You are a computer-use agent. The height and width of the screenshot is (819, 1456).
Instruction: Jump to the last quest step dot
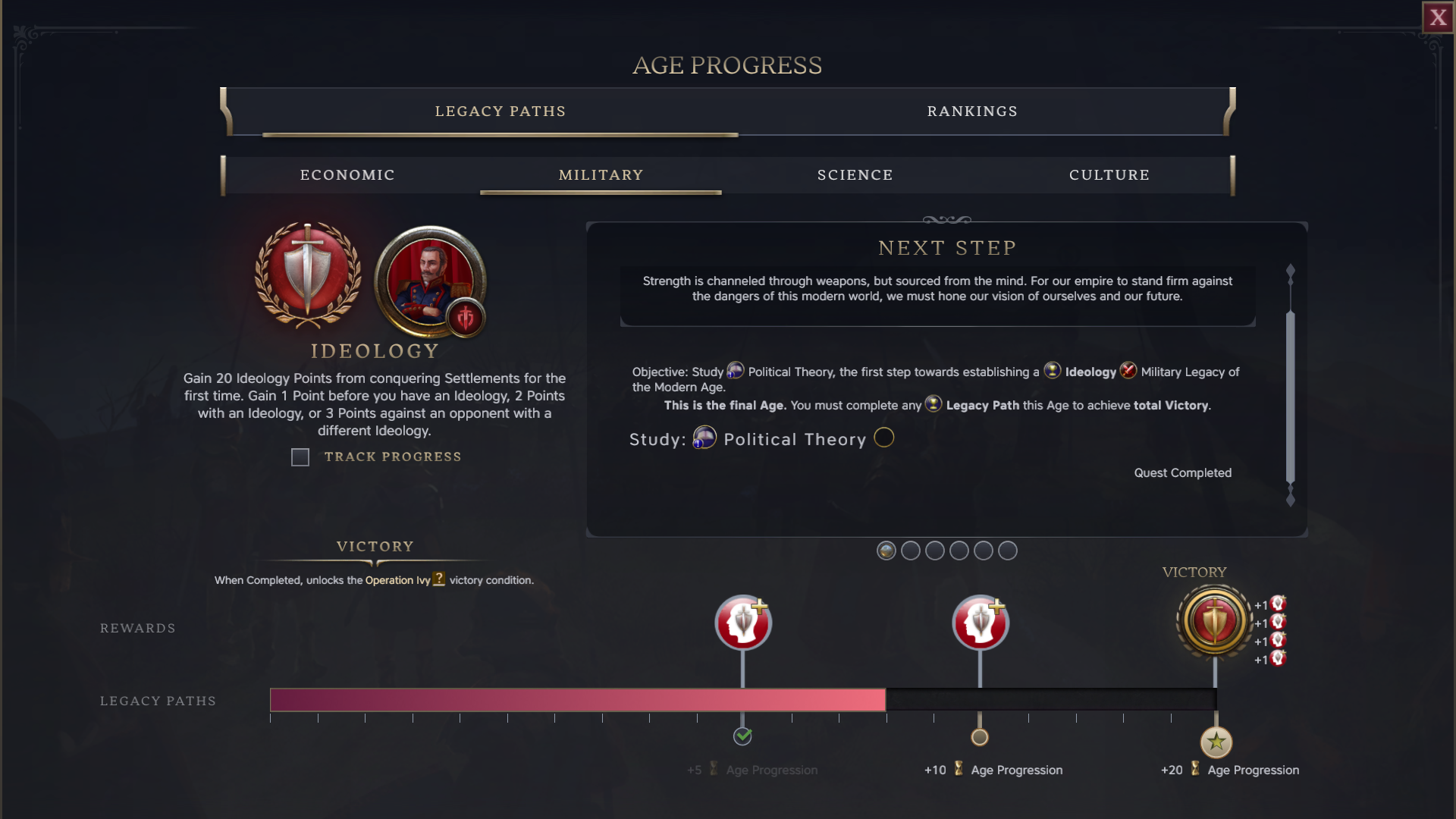(x=1007, y=551)
